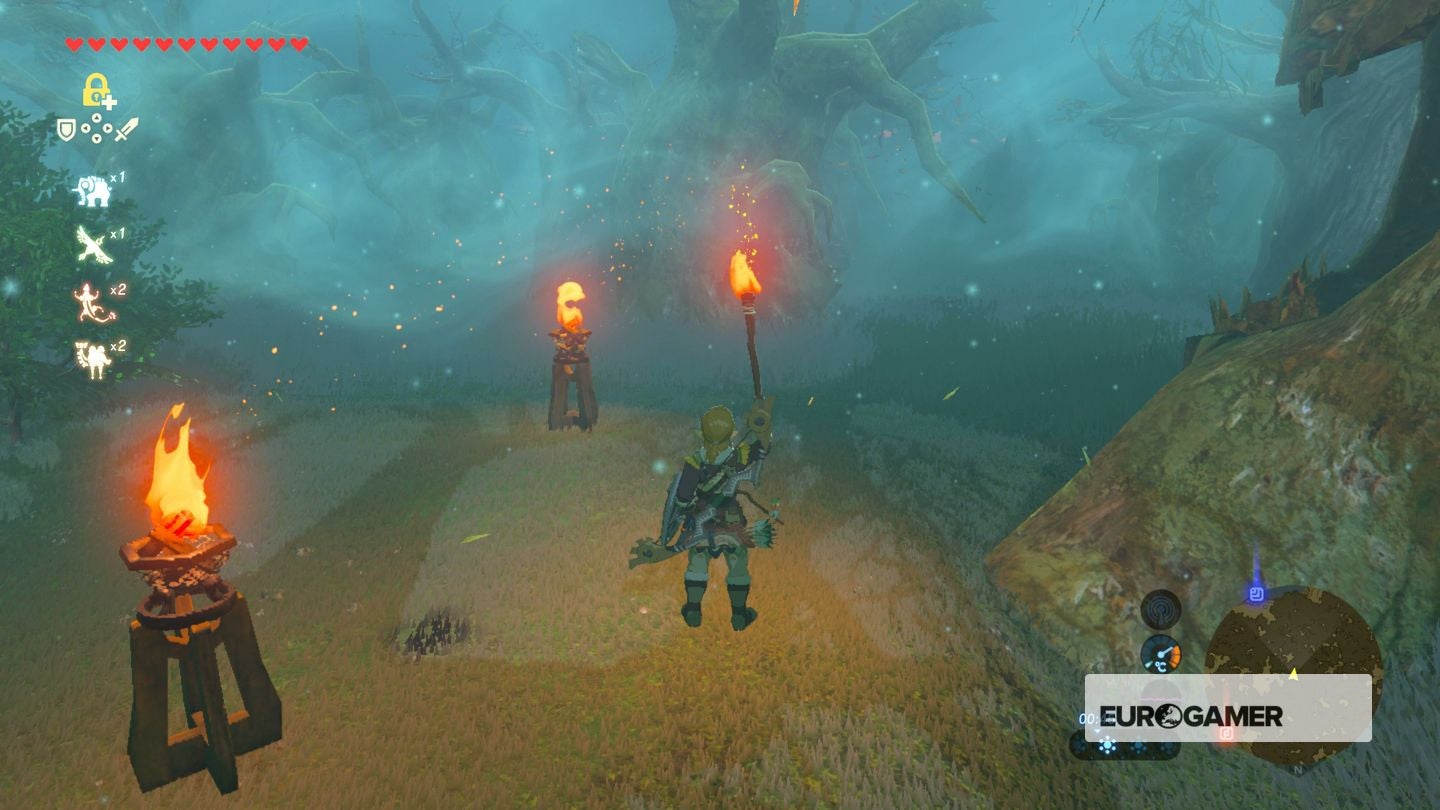This screenshot has width=1440, height=810.
Task: Toggle the snowflake cold-resistance indicator
Action: coord(1107,745)
